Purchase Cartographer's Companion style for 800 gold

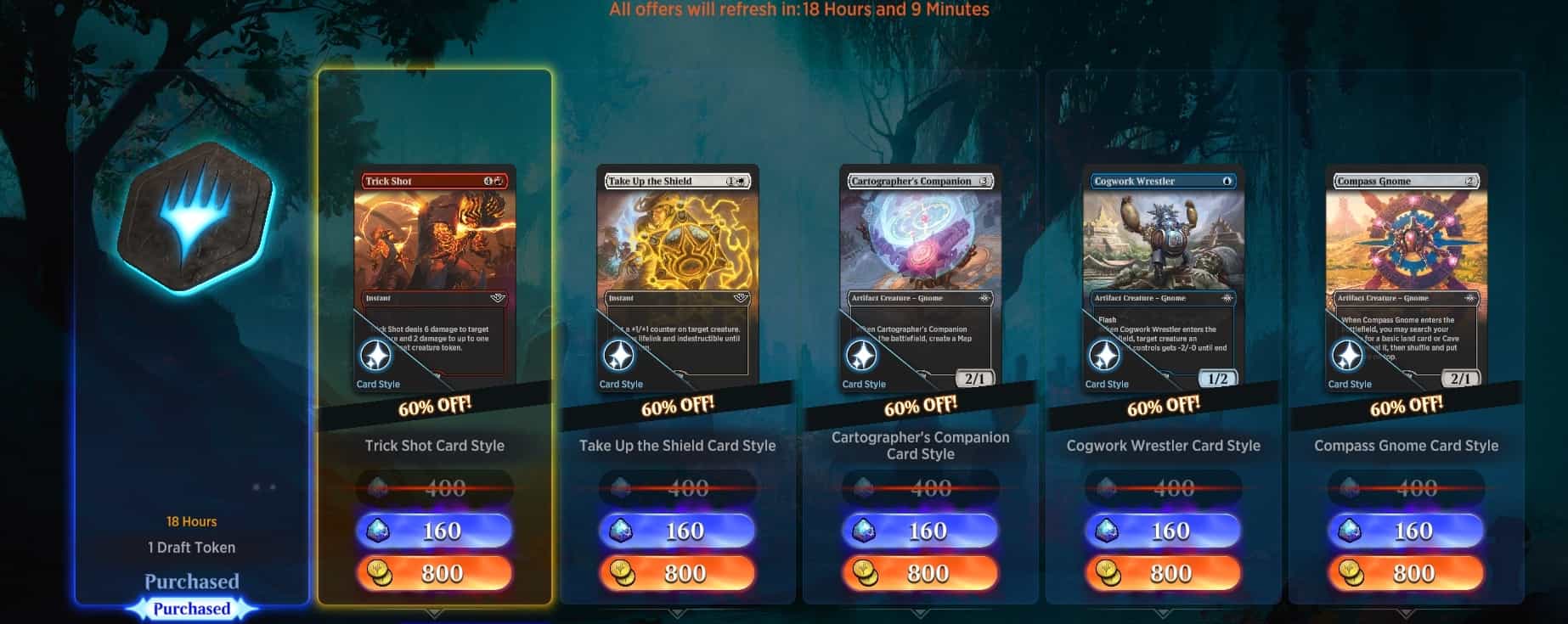point(919,573)
